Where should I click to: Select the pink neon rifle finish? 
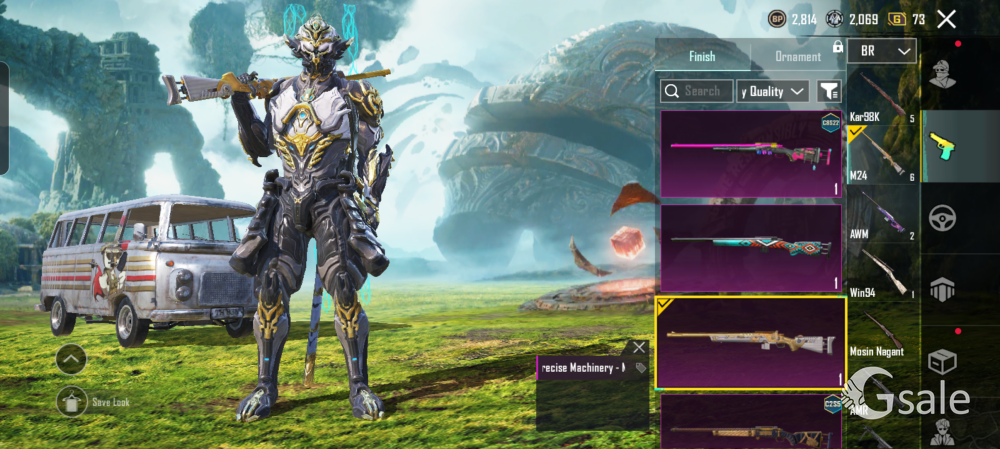tap(751, 153)
